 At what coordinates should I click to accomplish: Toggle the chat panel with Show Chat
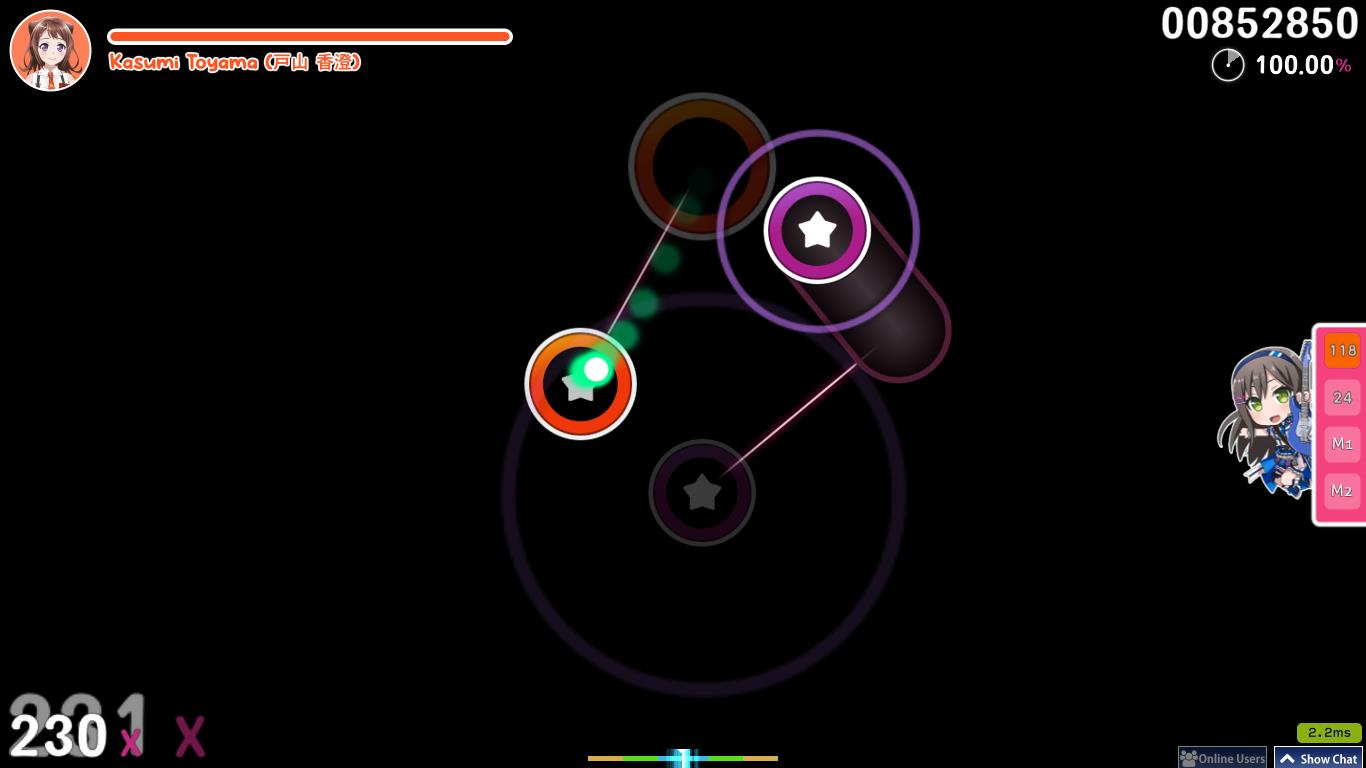tap(1327, 759)
